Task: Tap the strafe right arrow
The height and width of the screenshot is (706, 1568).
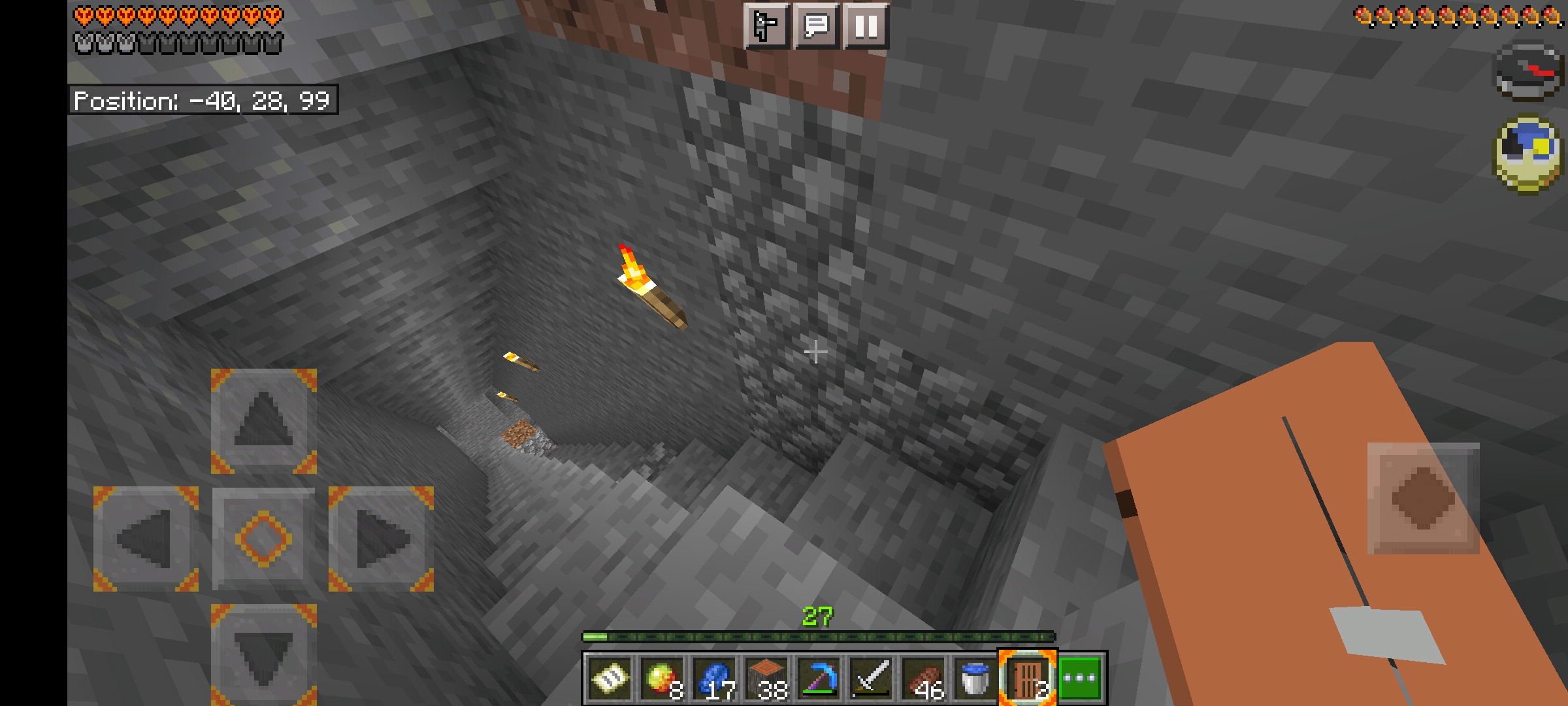Action: pyautogui.click(x=381, y=538)
